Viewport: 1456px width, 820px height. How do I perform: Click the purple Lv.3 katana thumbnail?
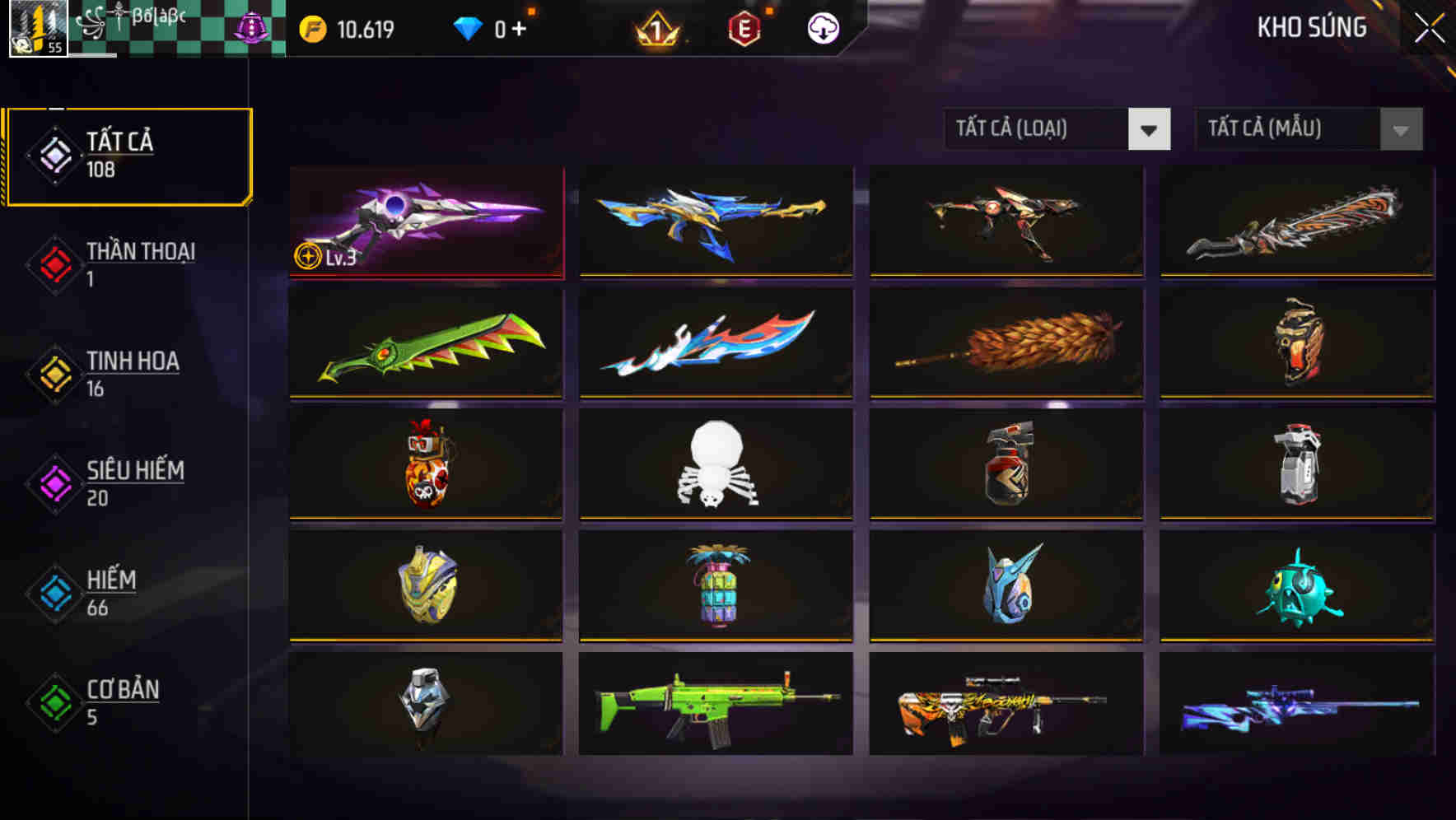point(424,222)
